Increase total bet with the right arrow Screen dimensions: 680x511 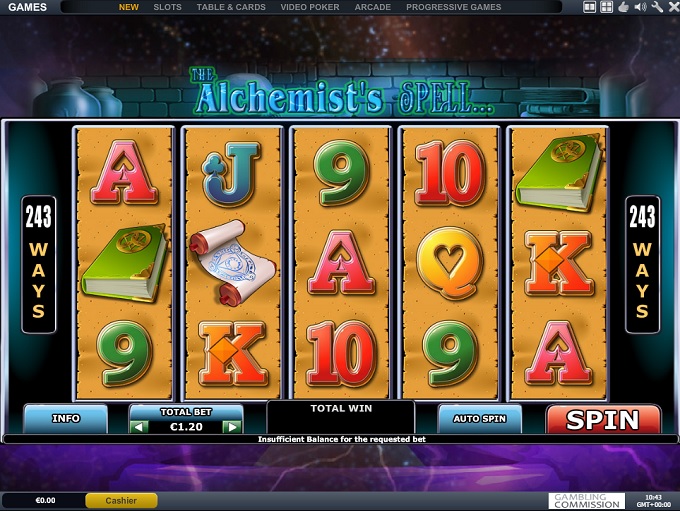[232, 427]
